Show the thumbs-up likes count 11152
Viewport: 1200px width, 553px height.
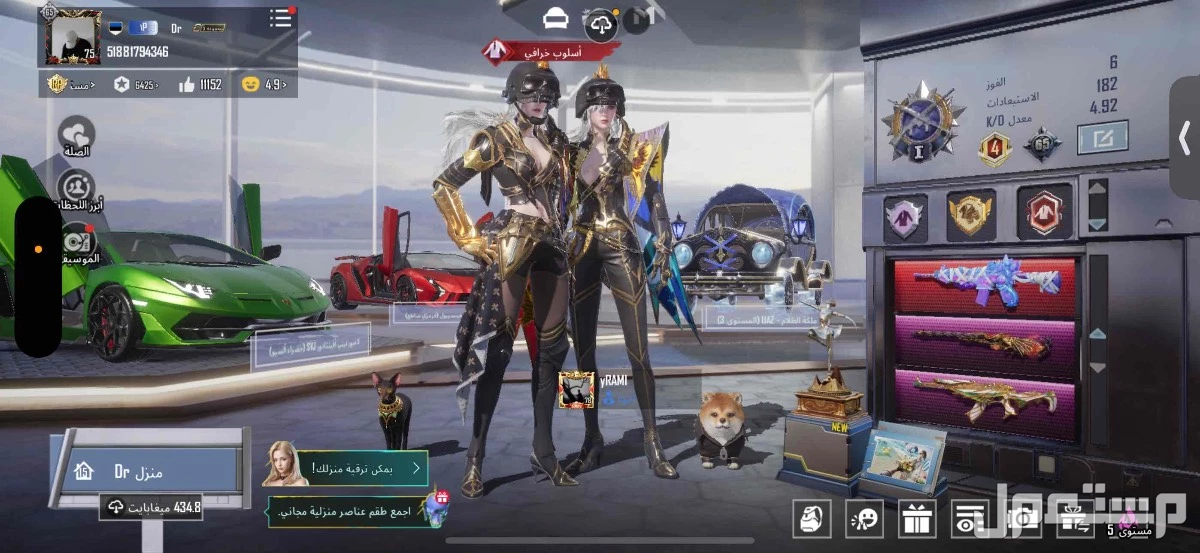pos(201,85)
